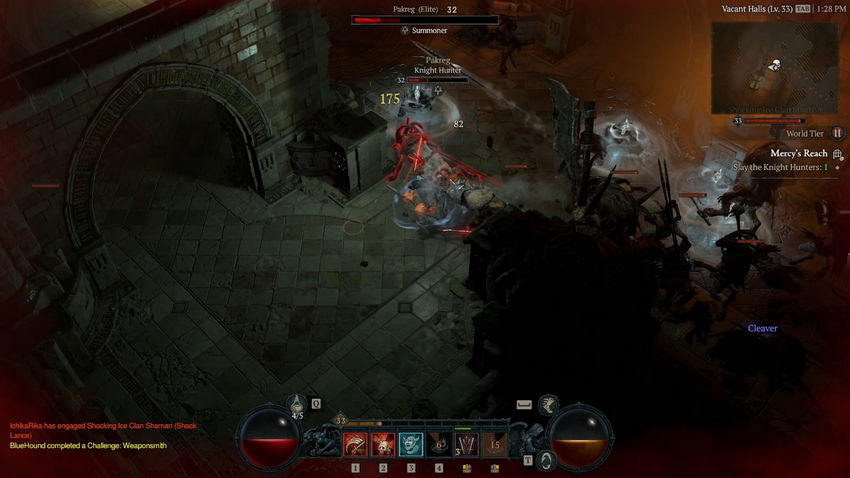Activate the town portal icon
Viewport: 850px width, 478px height.
[x=546, y=460]
